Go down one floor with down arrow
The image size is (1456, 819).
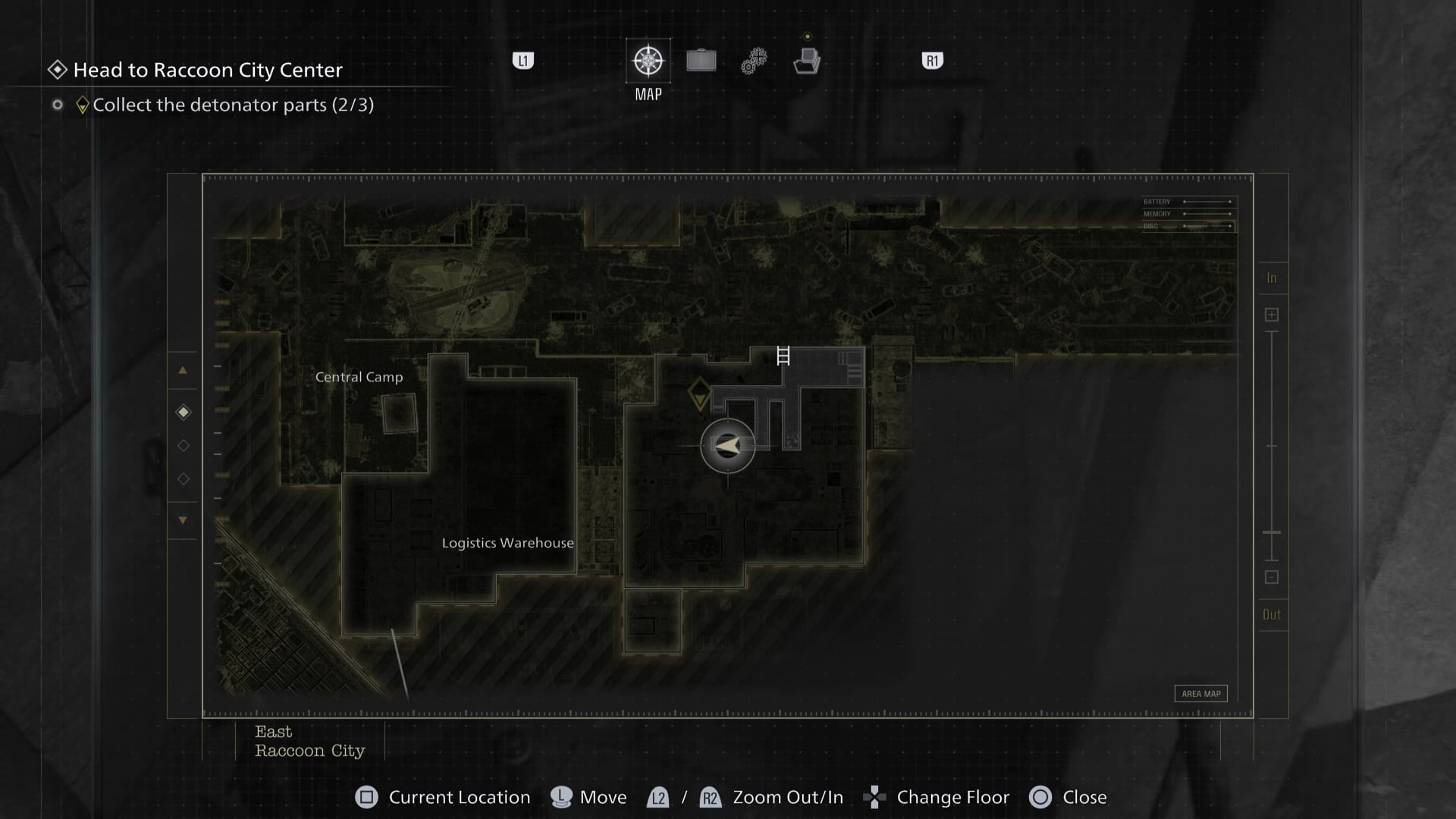pyautogui.click(x=183, y=520)
